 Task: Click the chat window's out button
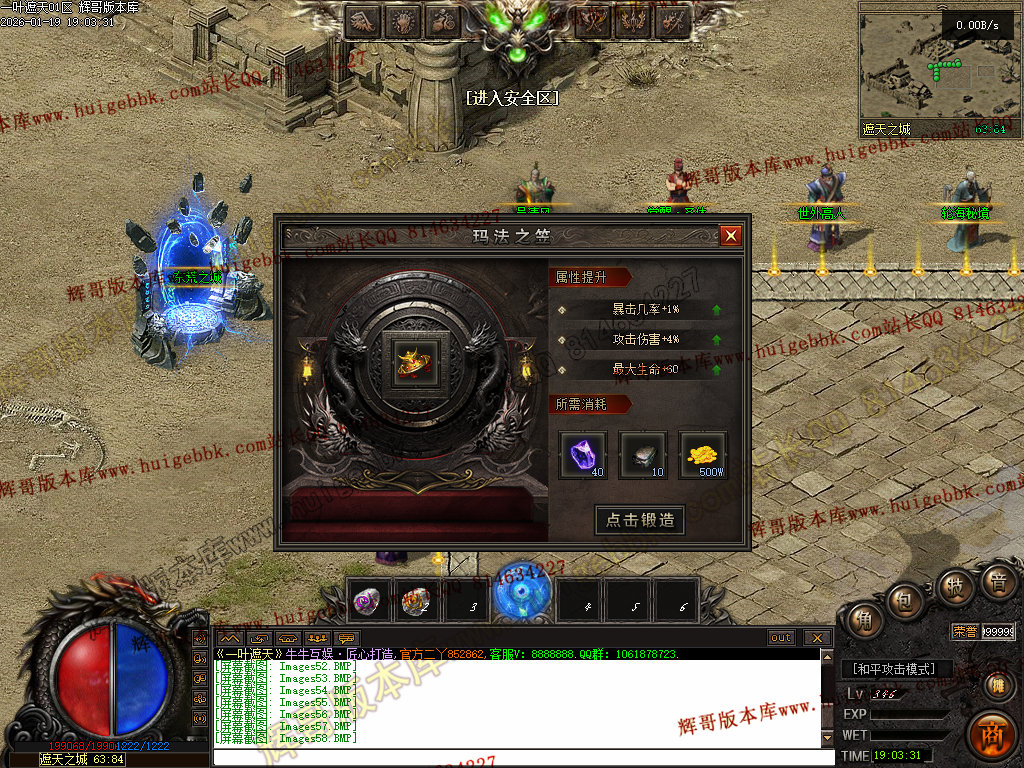[x=781, y=638]
